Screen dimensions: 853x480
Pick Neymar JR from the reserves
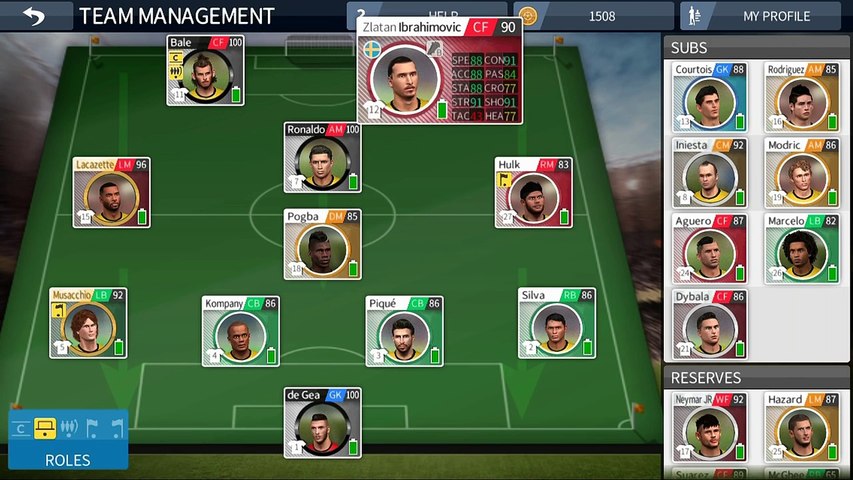coord(710,426)
